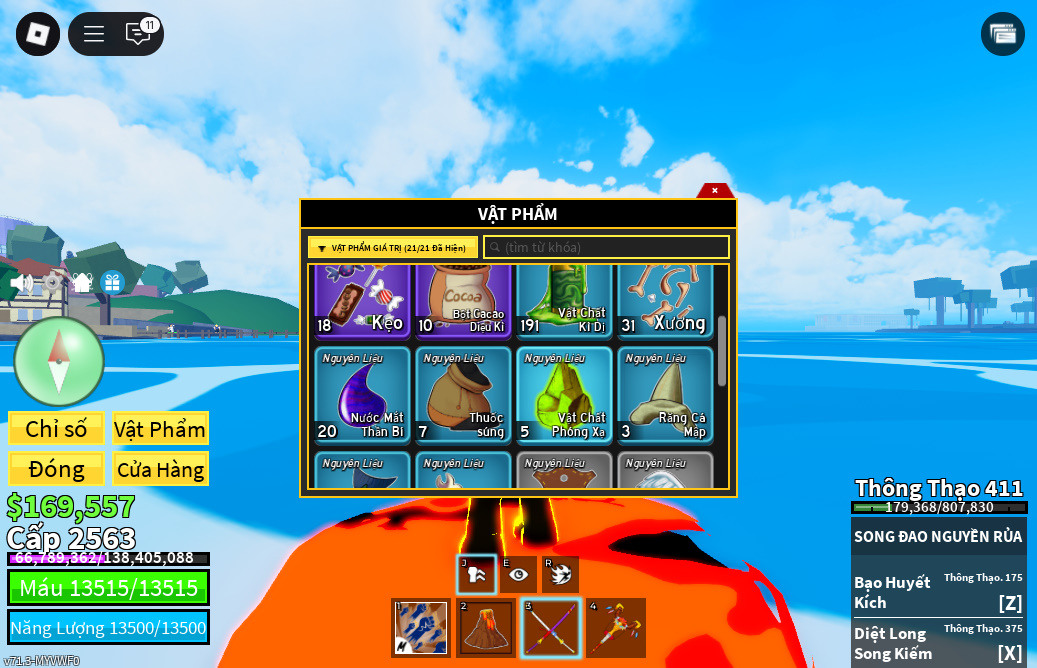This screenshot has width=1037, height=668.
Task: Open the Roblox chat overlay
Action: 138,34
